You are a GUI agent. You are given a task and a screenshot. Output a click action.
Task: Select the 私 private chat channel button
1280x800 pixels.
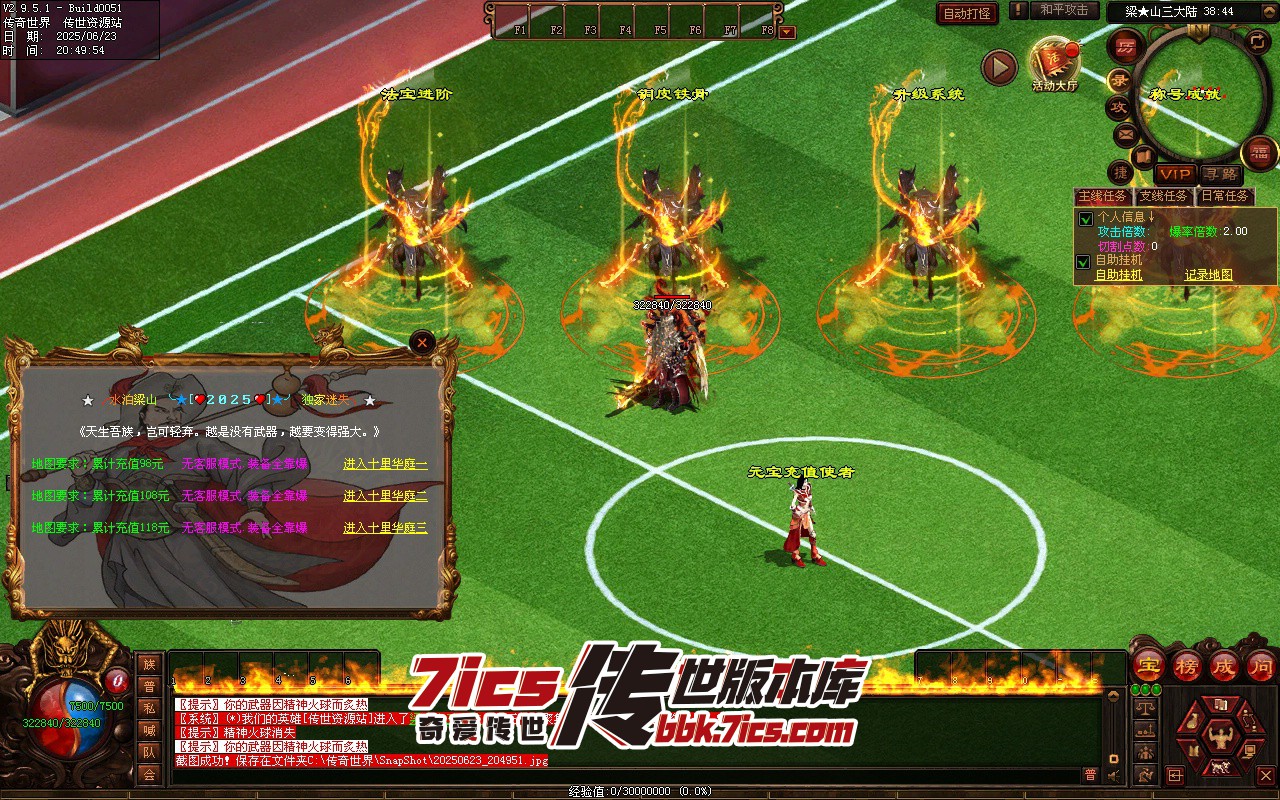149,708
